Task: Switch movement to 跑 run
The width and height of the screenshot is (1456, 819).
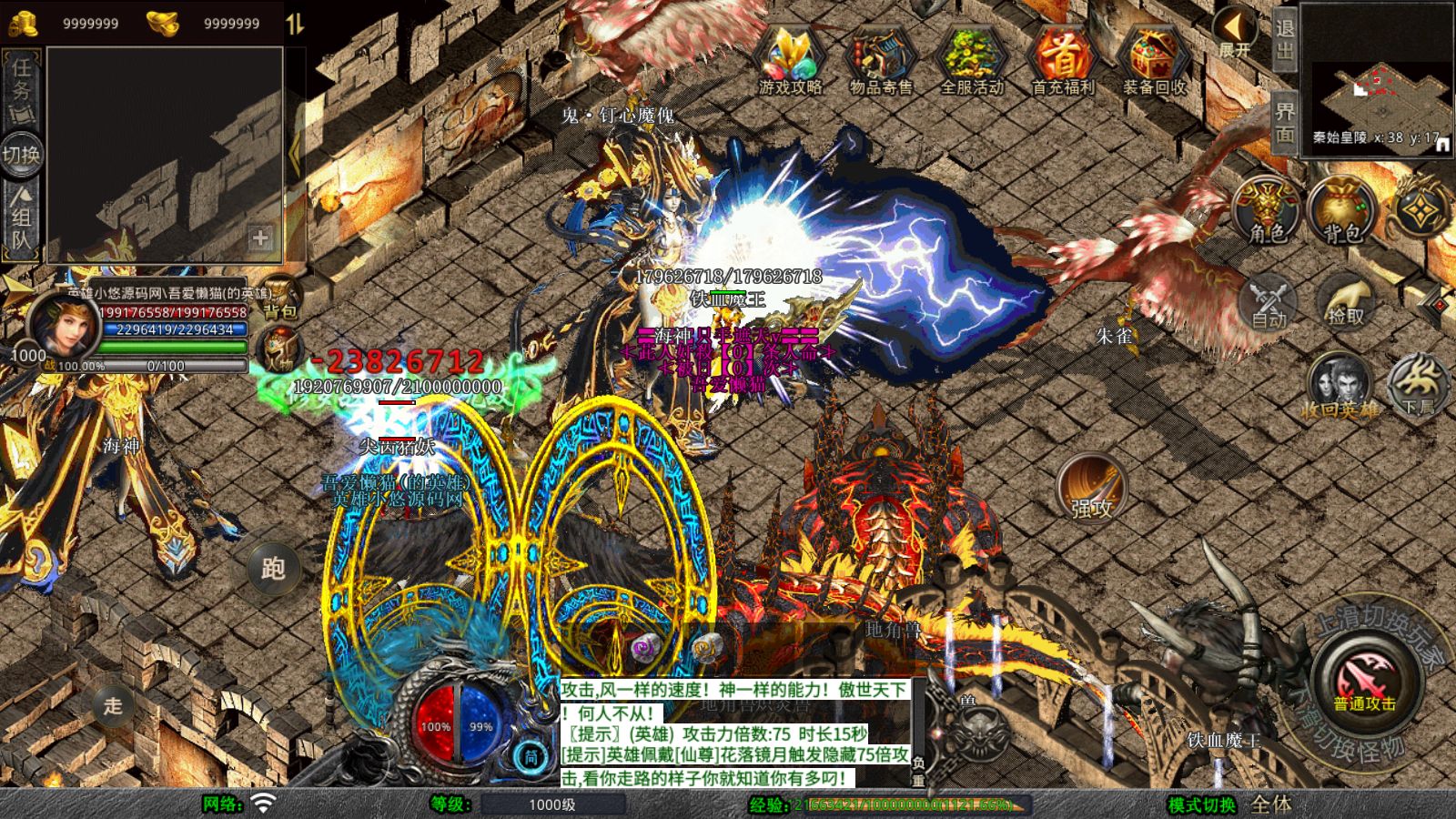Action: [x=273, y=569]
